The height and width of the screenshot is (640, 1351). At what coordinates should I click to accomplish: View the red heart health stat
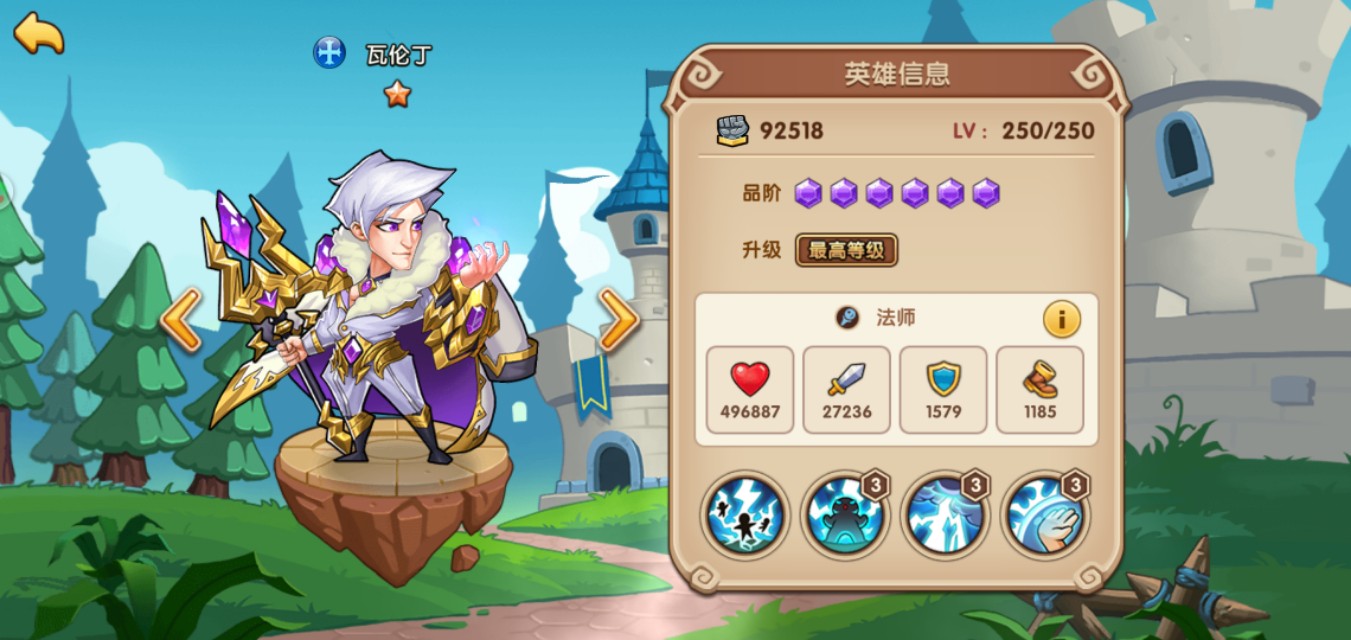coord(750,390)
